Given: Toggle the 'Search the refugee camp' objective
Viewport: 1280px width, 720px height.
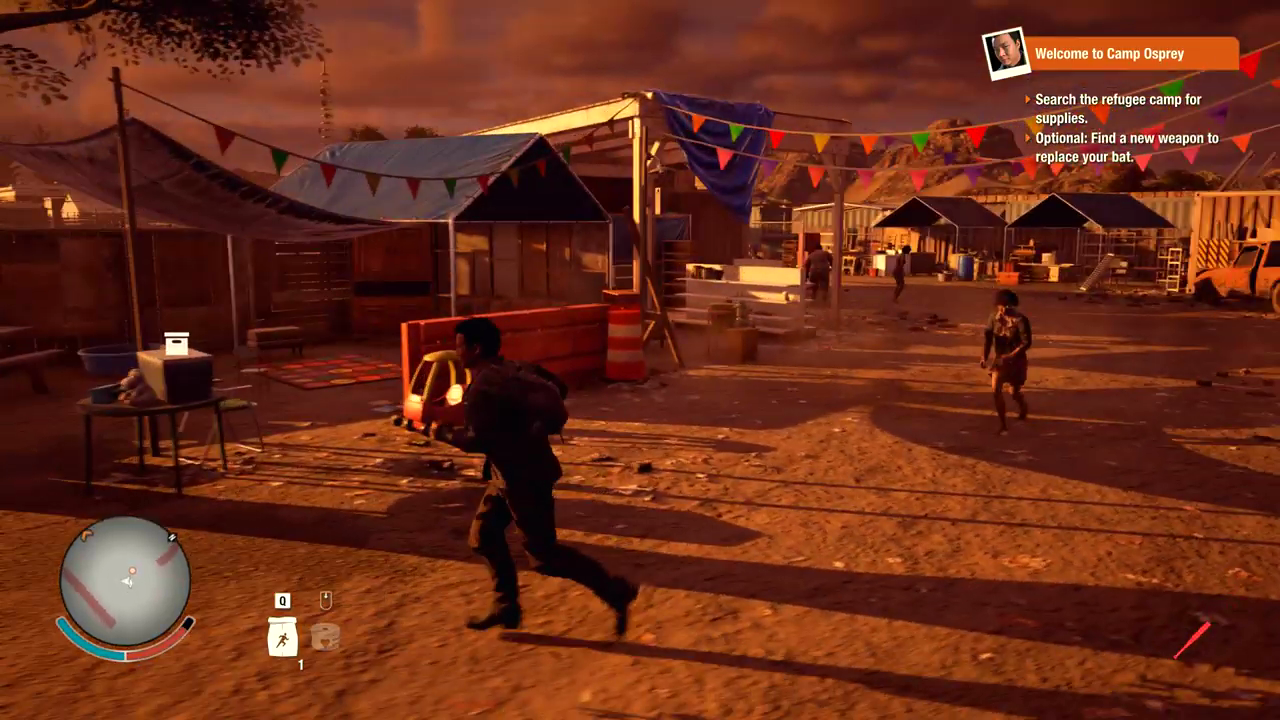Looking at the screenshot, I should [1118, 108].
